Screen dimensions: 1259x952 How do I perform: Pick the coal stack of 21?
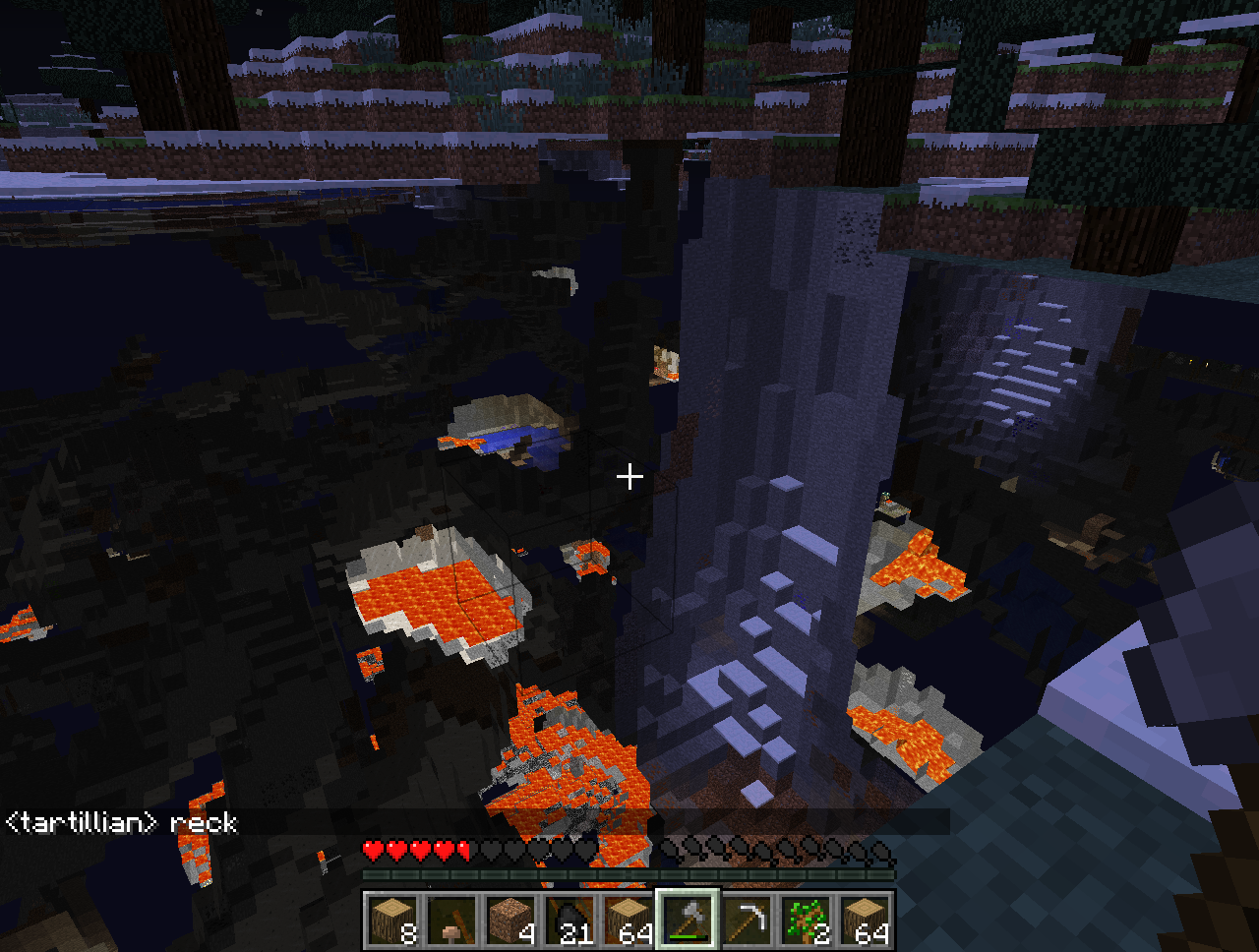pyautogui.click(x=570, y=922)
